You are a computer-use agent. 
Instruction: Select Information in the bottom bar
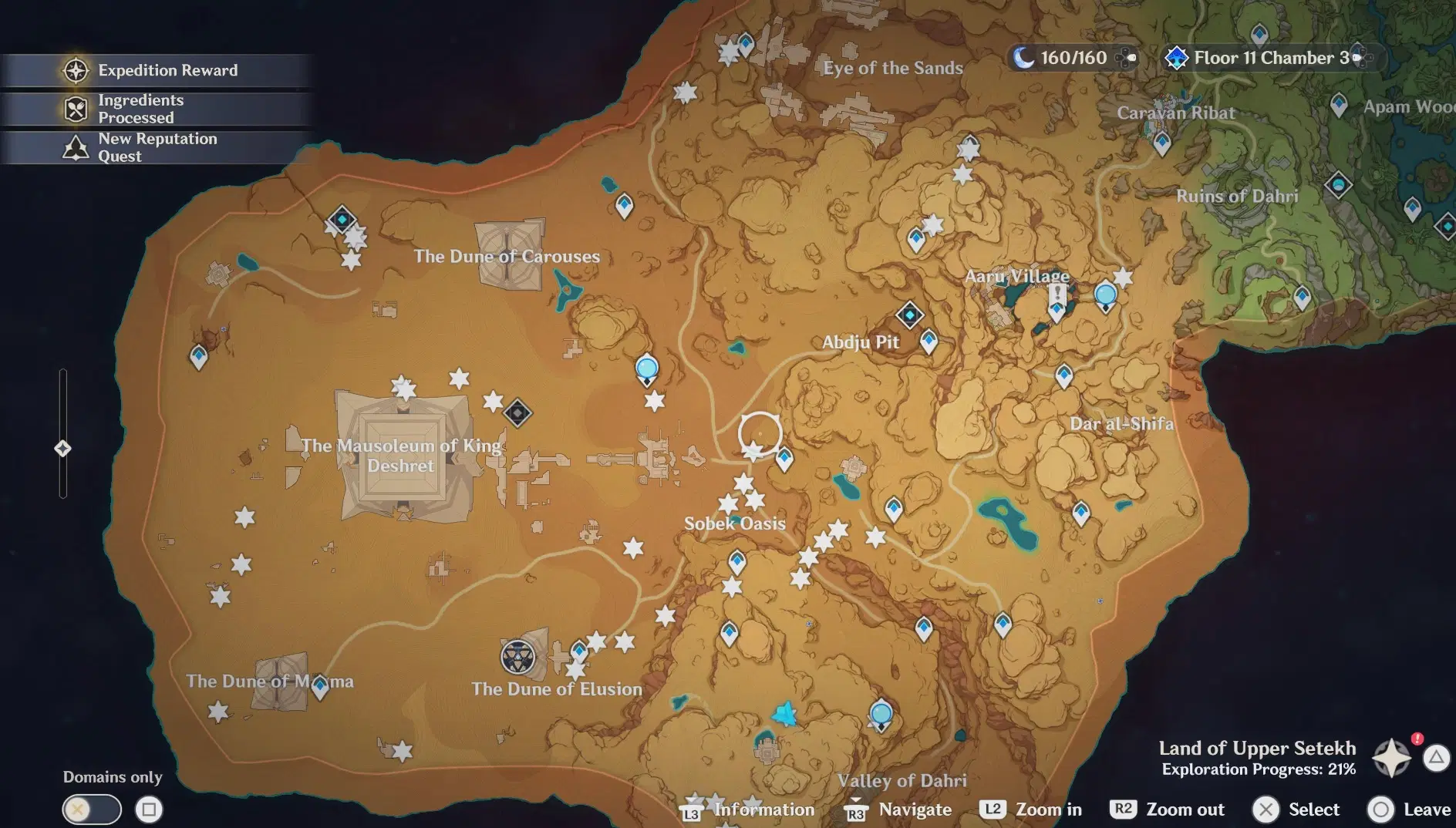pyautogui.click(x=763, y=809)
